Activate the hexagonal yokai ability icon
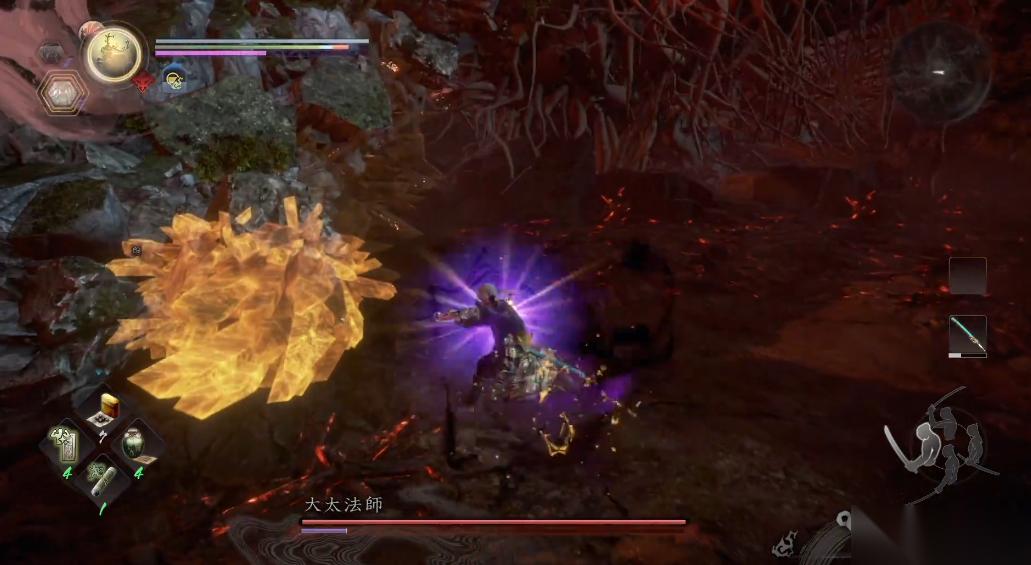The width and height of the screenshot is (1031, 565). [x=61, y=93]
